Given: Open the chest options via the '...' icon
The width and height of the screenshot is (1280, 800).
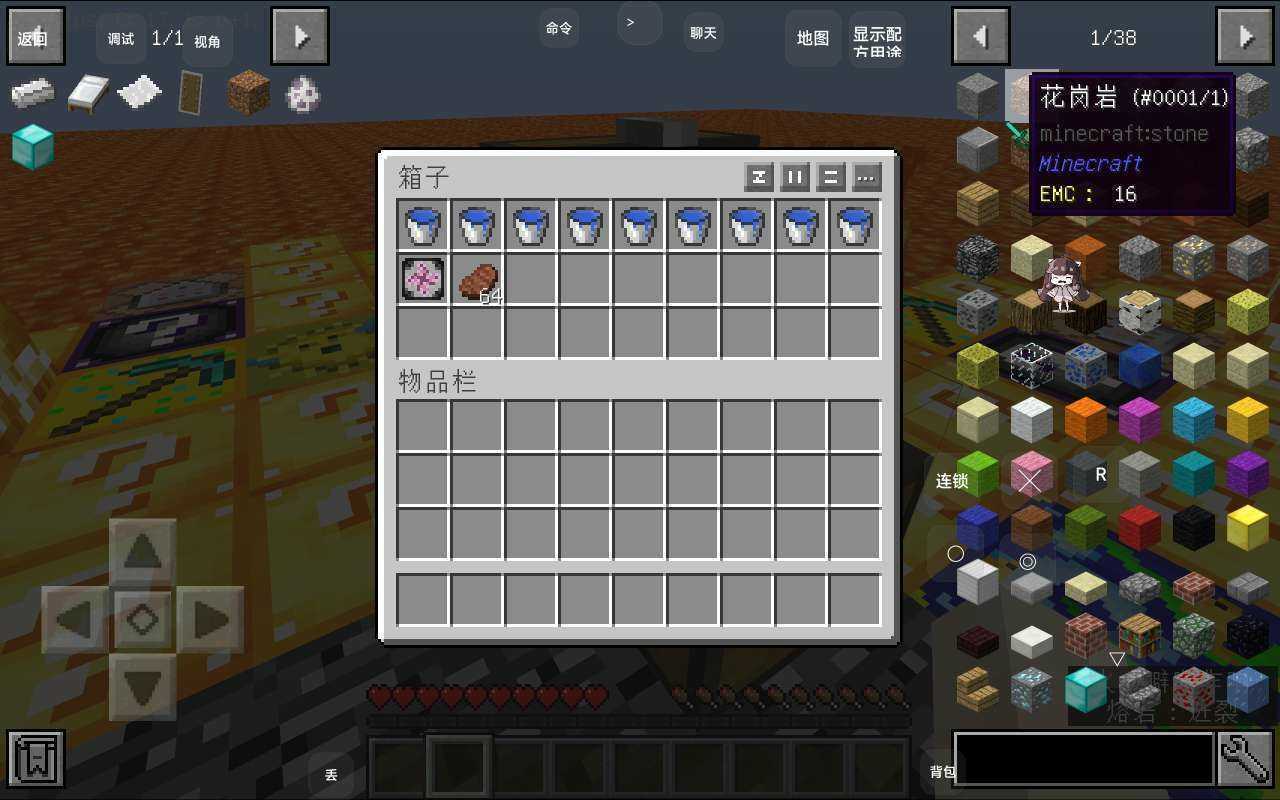Looking at the screenshot, I should (x=866, y=177).
